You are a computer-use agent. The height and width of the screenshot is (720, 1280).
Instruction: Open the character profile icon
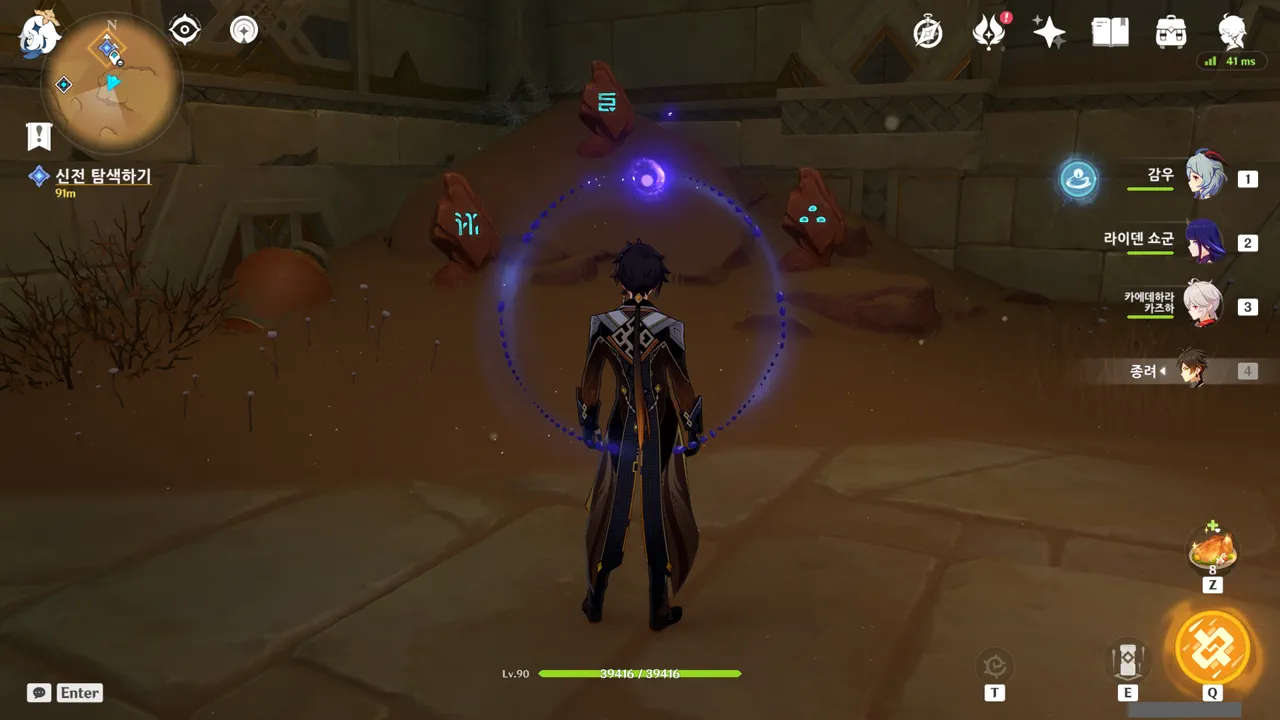tap(1231, 32)
